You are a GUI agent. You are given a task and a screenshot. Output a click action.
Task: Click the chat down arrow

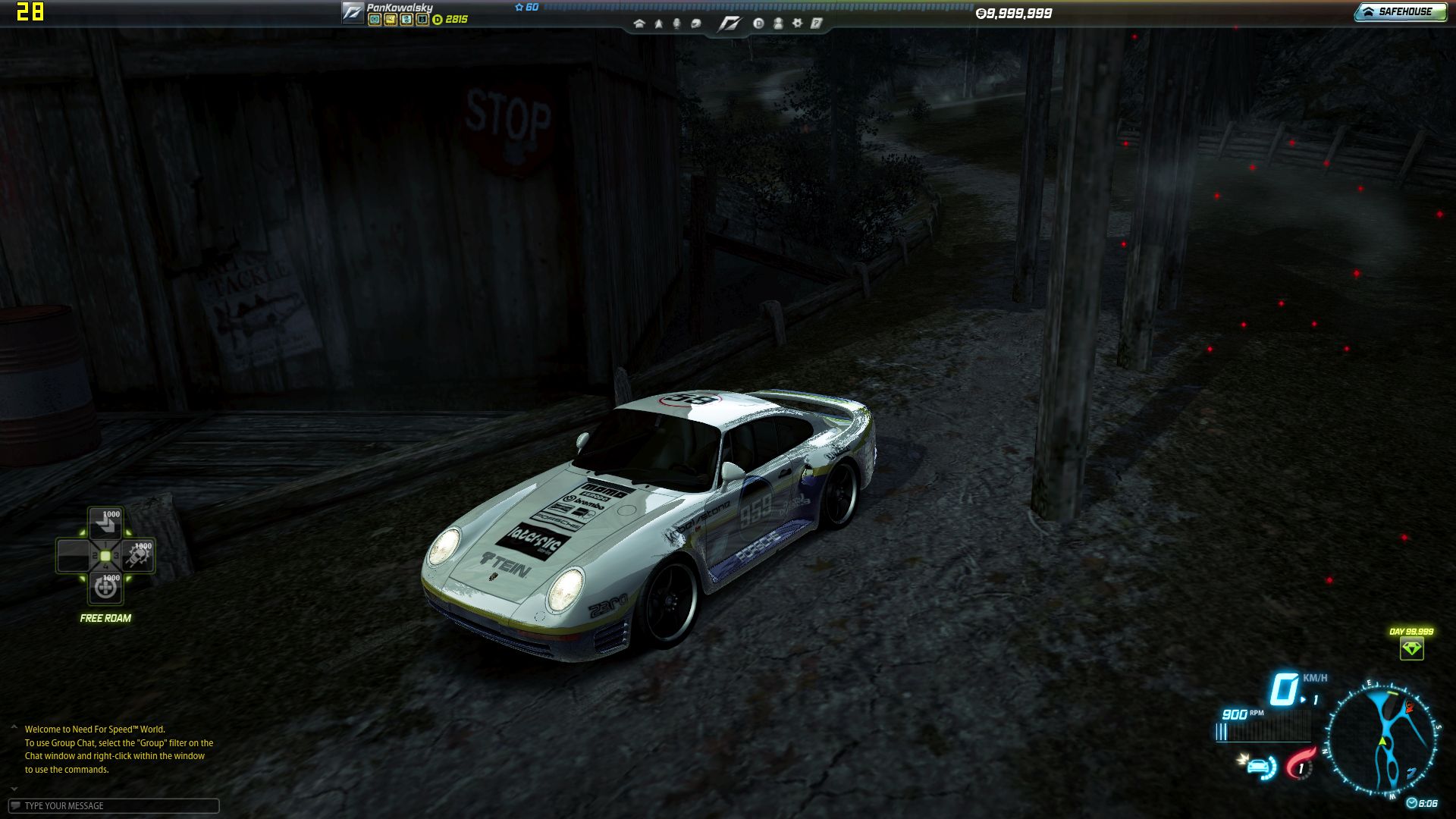tap(14, 789)
